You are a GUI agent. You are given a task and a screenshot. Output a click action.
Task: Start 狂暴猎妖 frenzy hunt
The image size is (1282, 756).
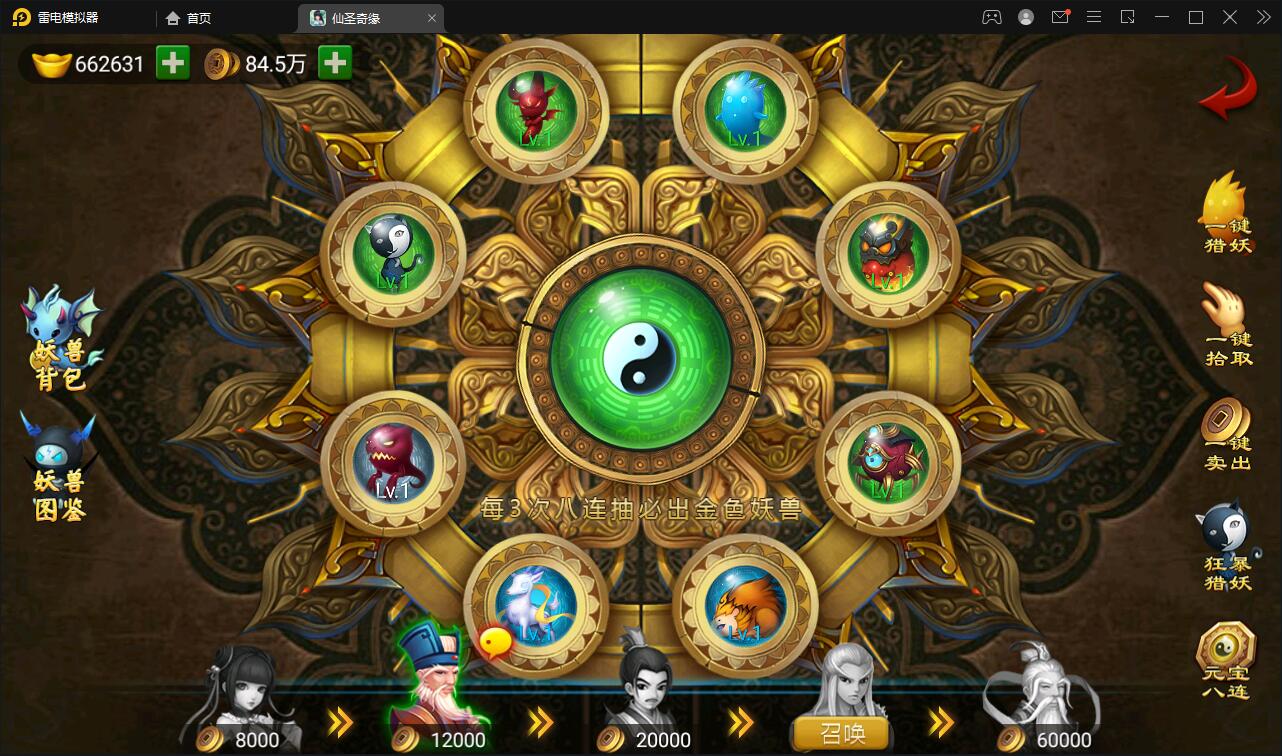click(1227, 548)
